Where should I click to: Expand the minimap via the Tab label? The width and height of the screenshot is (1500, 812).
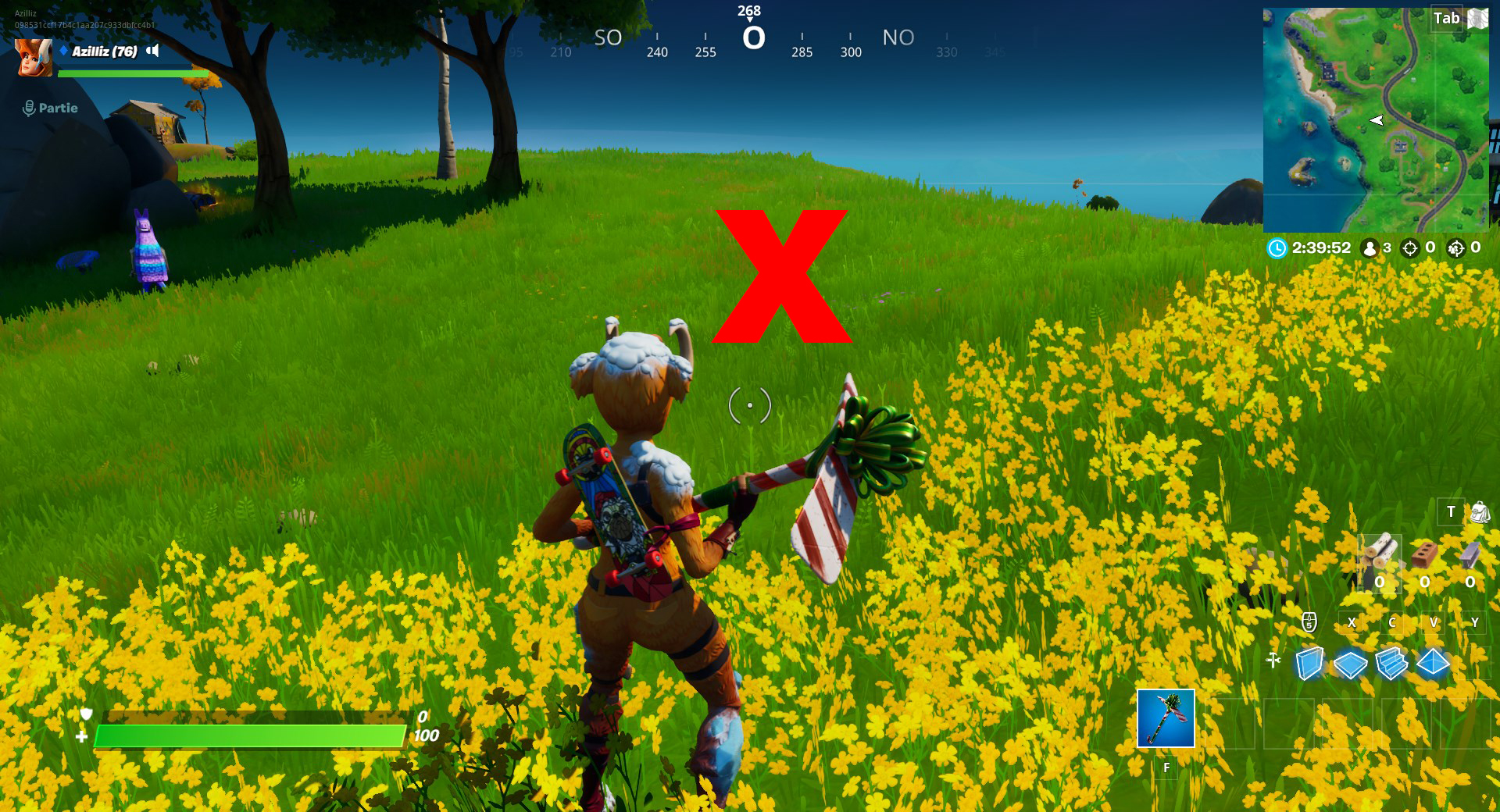pos(1448,17)
